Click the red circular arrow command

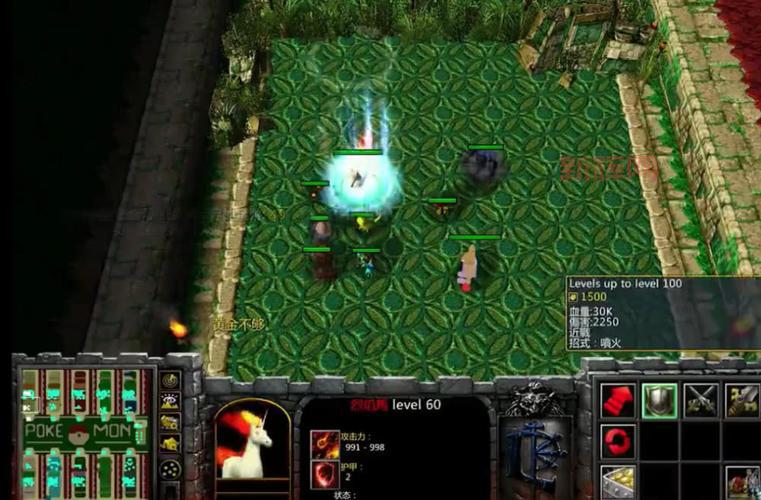pos(618,441)
